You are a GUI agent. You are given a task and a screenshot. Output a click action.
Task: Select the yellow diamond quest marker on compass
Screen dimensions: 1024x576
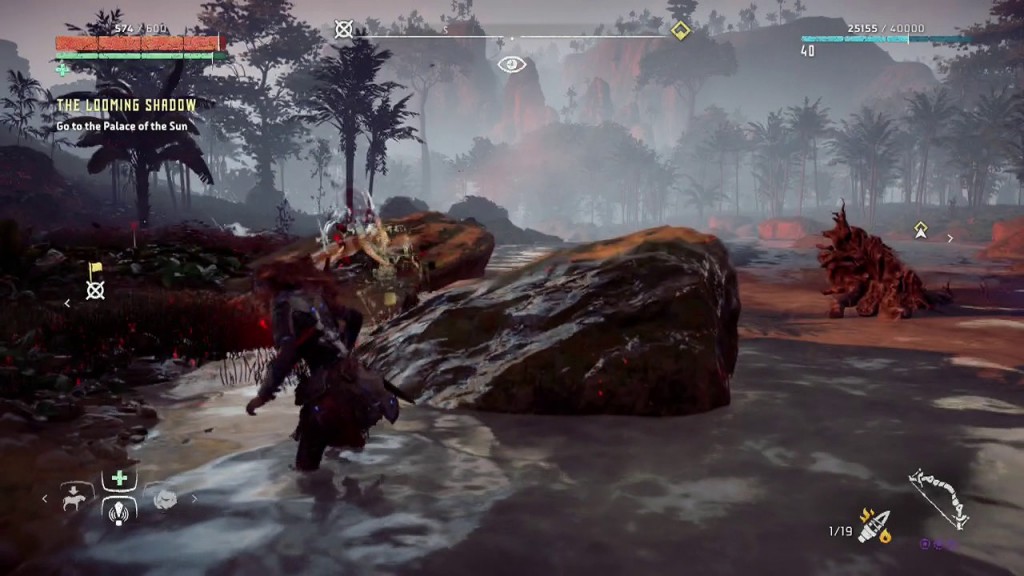click(681, 30)
